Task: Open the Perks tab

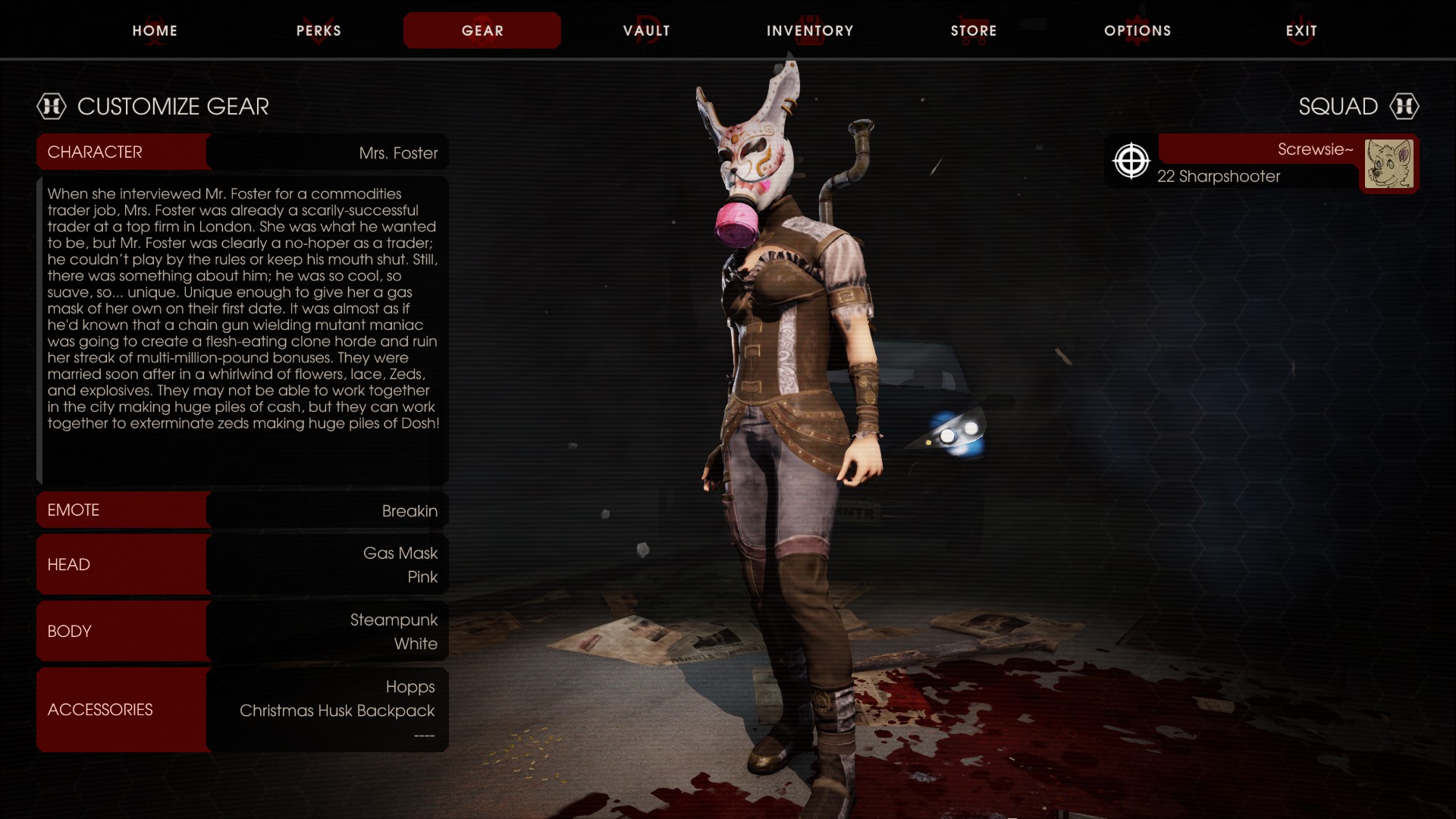Action: coord(318,30)
